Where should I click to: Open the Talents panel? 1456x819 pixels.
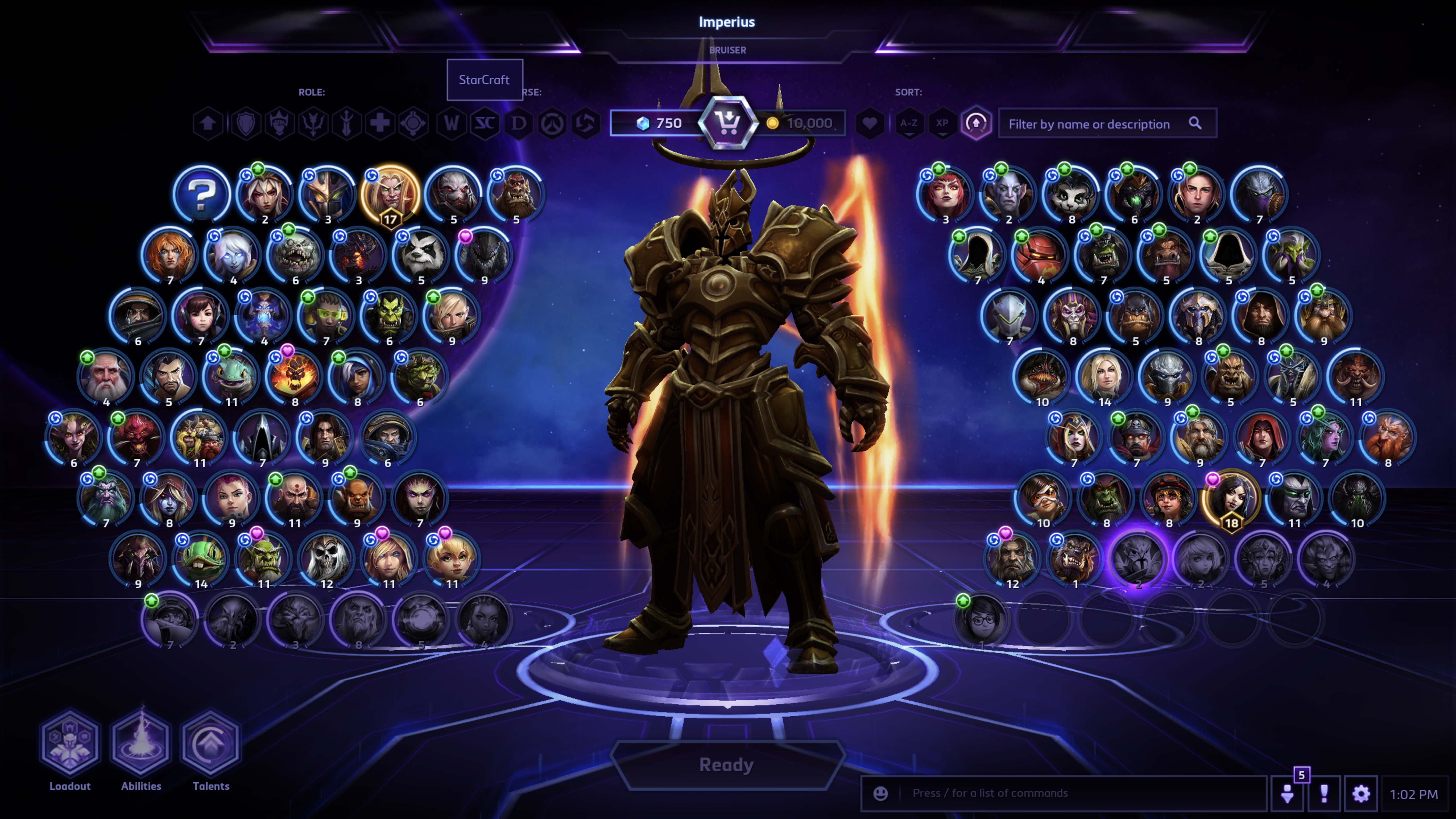[211, 743]
